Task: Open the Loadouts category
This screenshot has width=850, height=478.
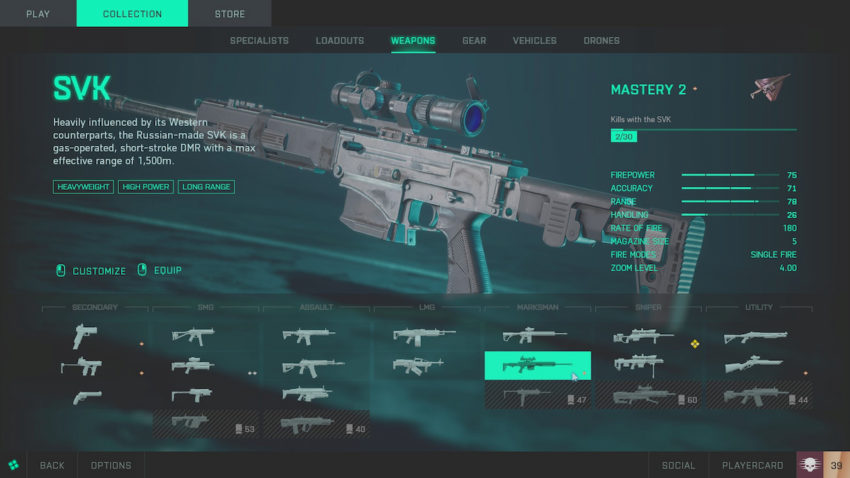Action: point(340,41)
